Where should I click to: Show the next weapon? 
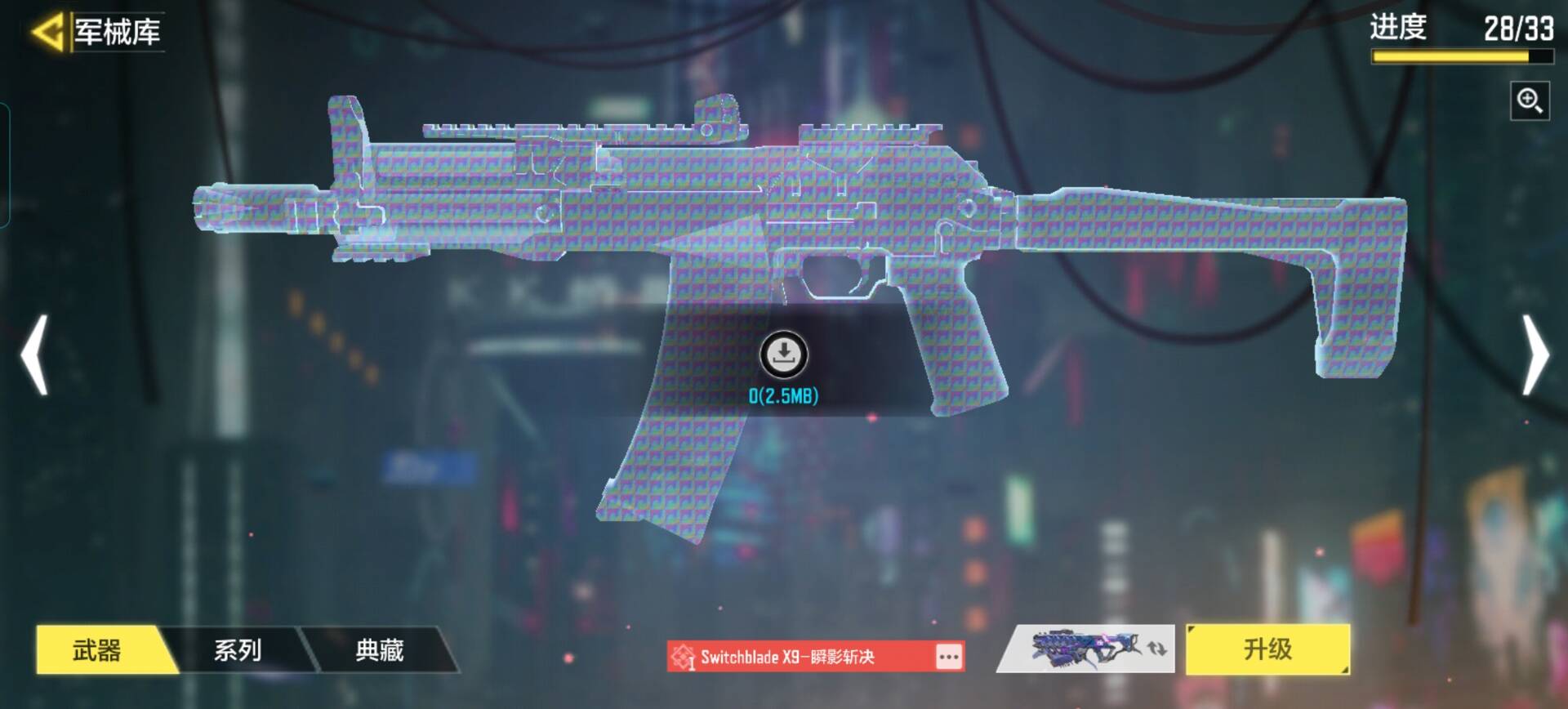point(1535,354)
